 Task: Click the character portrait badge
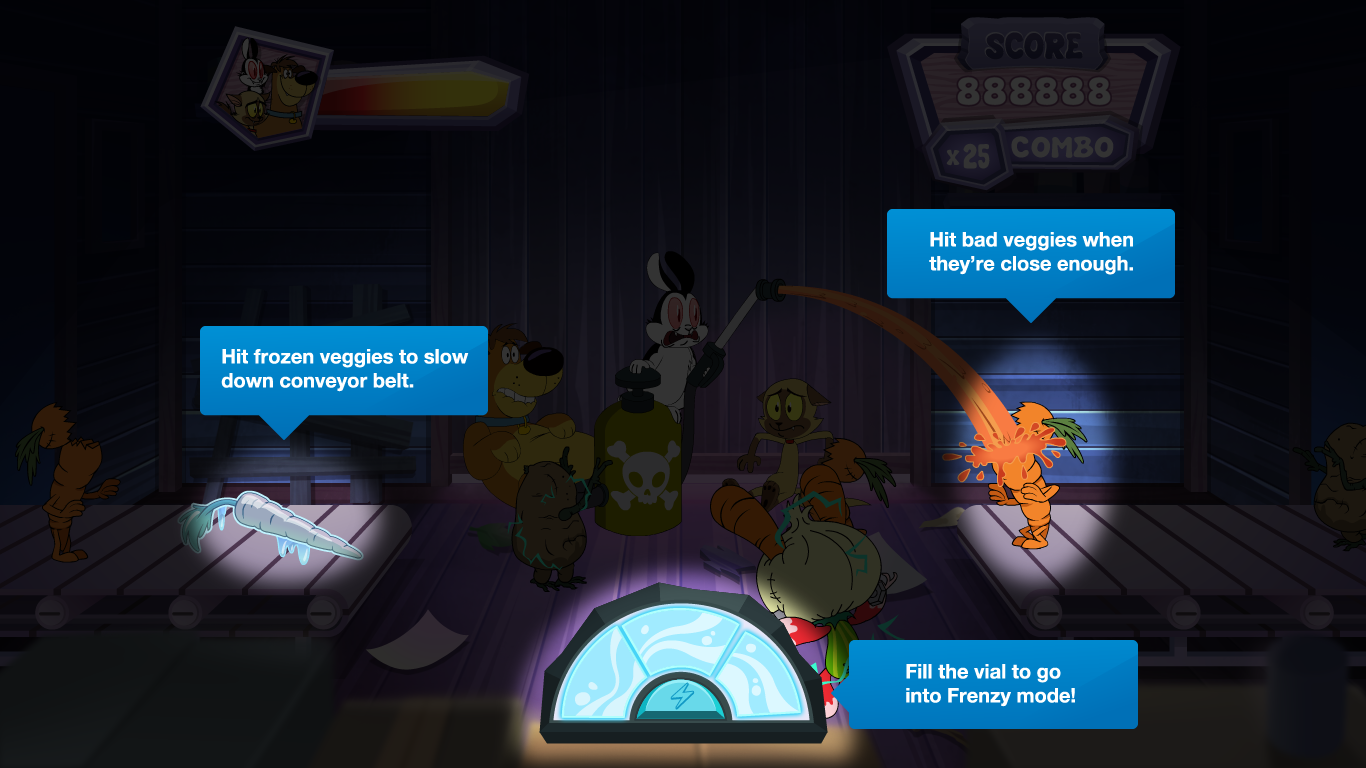coord(267,87)
